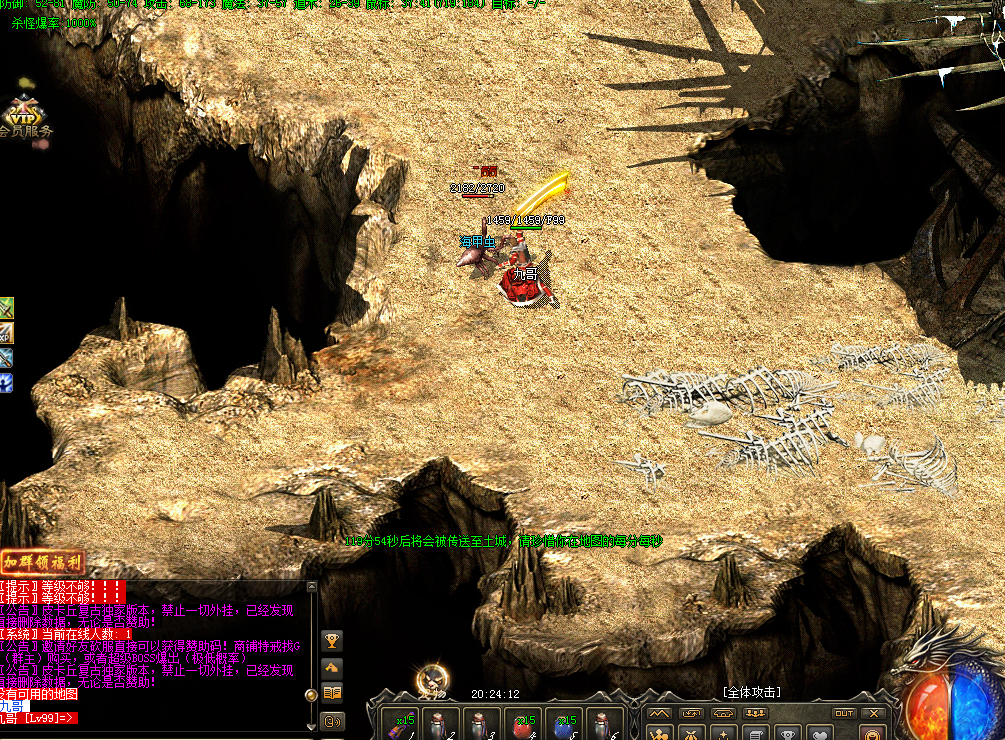Toggle the voice chat icon
The width and height of the screenshot is (1005, 740).
tap(332, 719)
